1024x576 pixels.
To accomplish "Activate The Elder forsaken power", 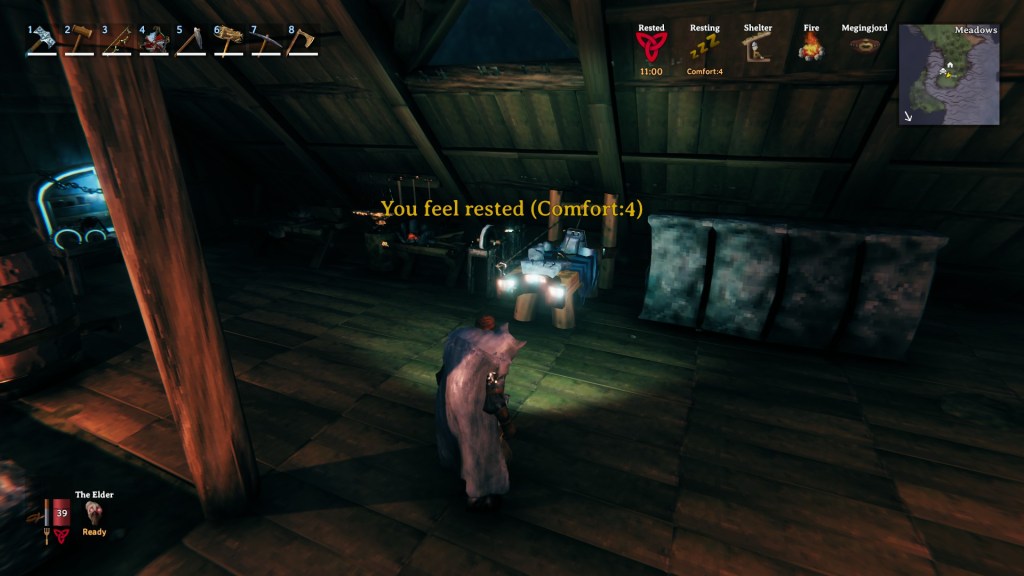I will (96, 513).
